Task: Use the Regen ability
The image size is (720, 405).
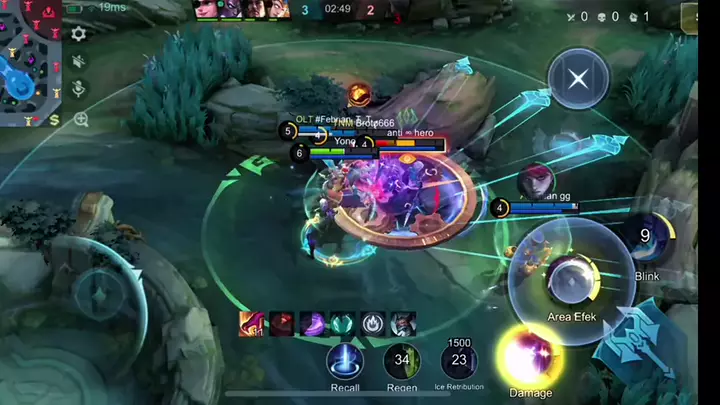Action: pyautogui.click(x=402, y=360)
